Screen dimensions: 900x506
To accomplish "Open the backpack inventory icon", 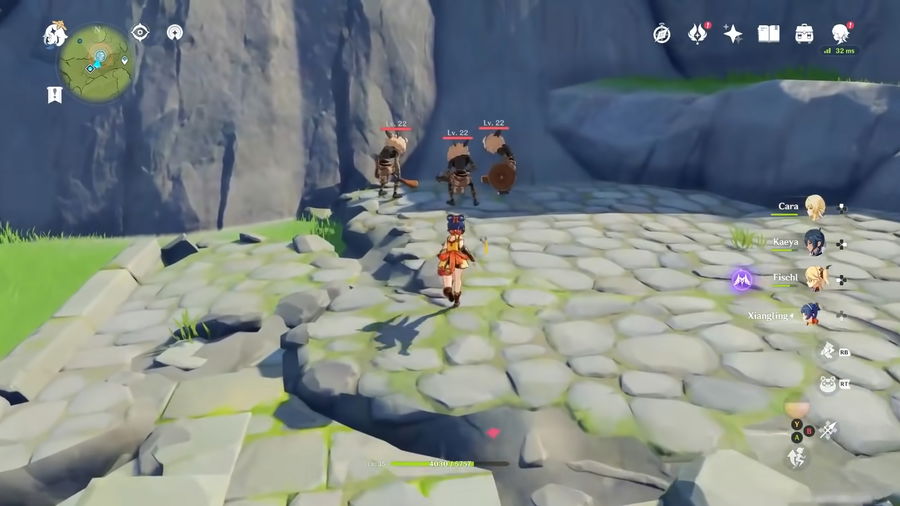I will [x=804, y=34].
